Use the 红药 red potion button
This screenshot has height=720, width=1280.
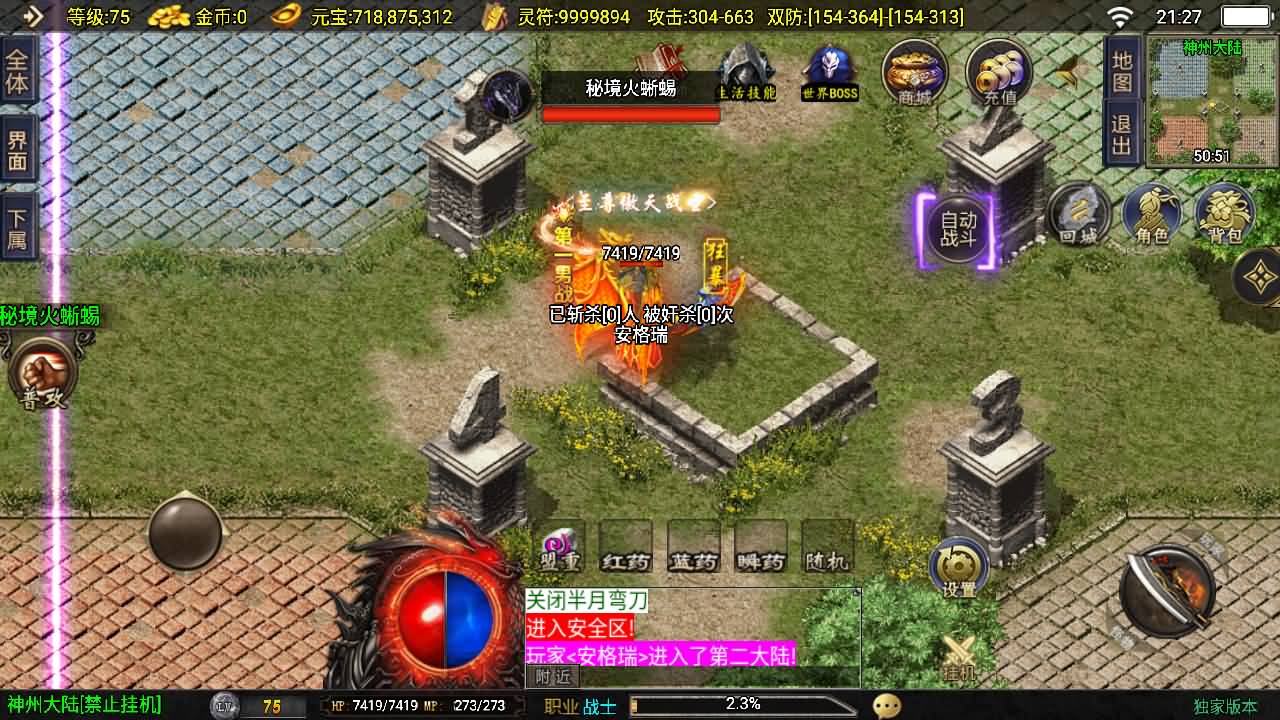[x=625, y=561]
